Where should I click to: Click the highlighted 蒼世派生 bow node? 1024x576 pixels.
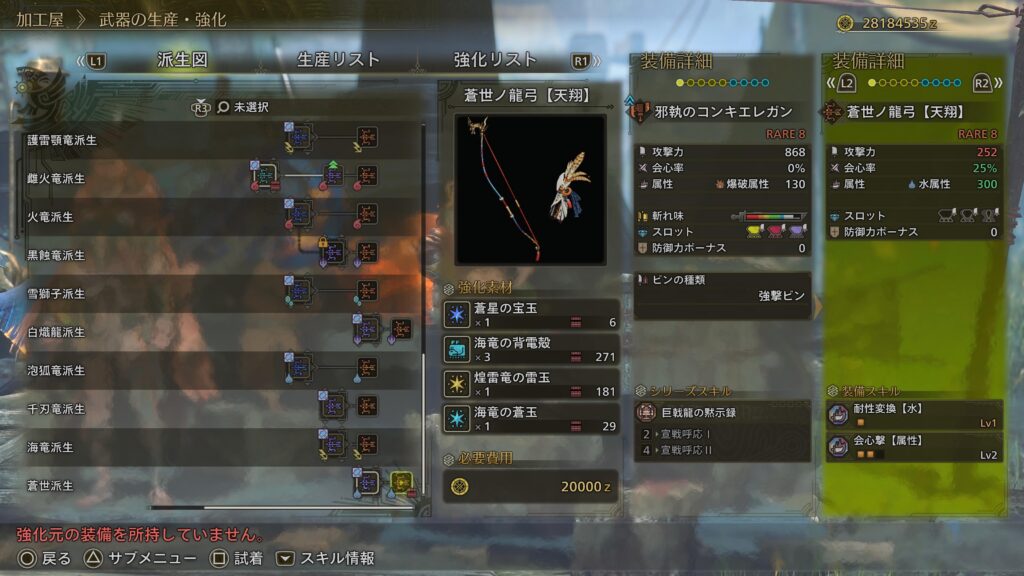(401, 485)
